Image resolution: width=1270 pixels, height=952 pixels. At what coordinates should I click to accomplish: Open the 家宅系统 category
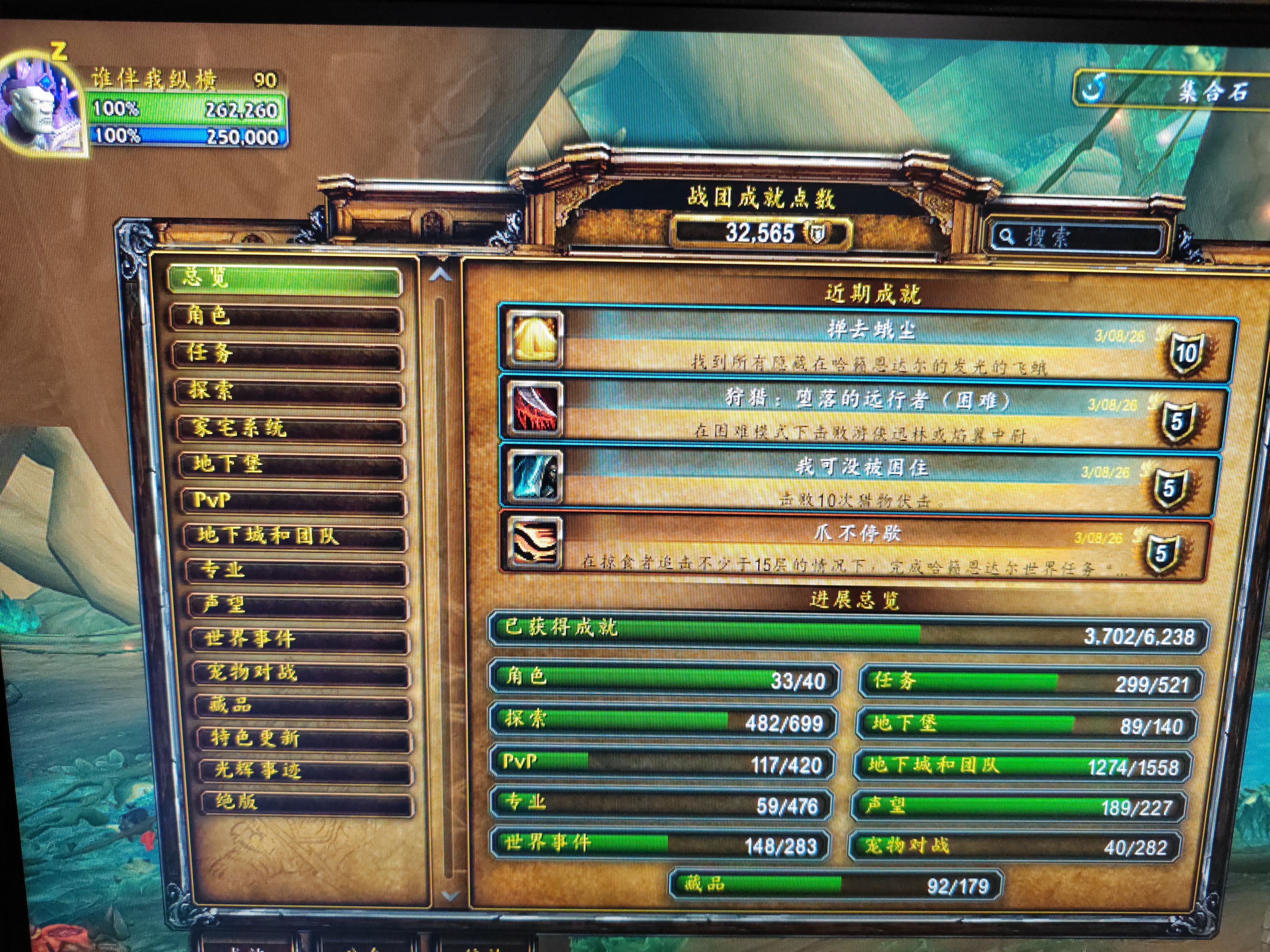289,429
